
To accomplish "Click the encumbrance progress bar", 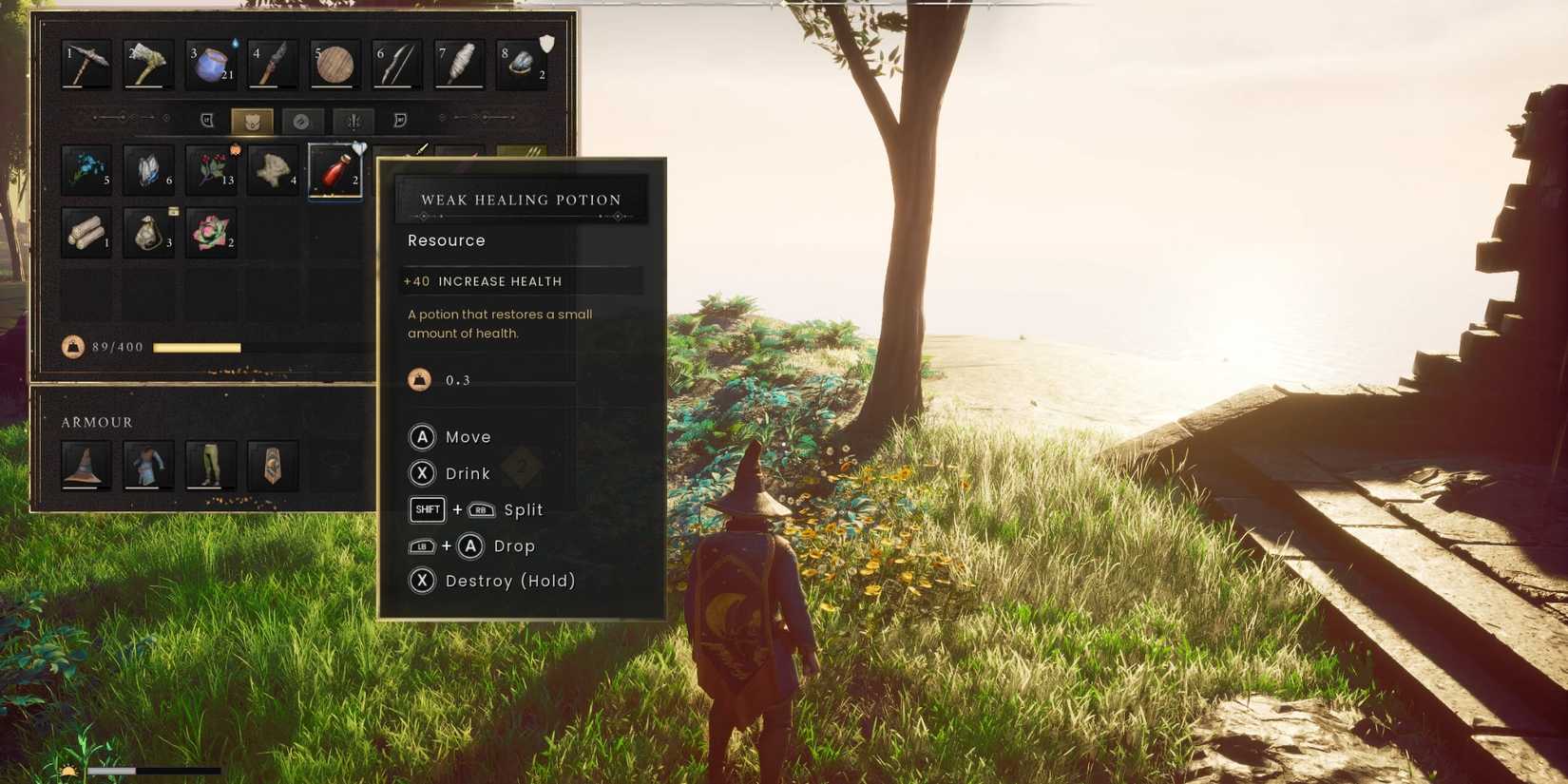I will [197, 347].
